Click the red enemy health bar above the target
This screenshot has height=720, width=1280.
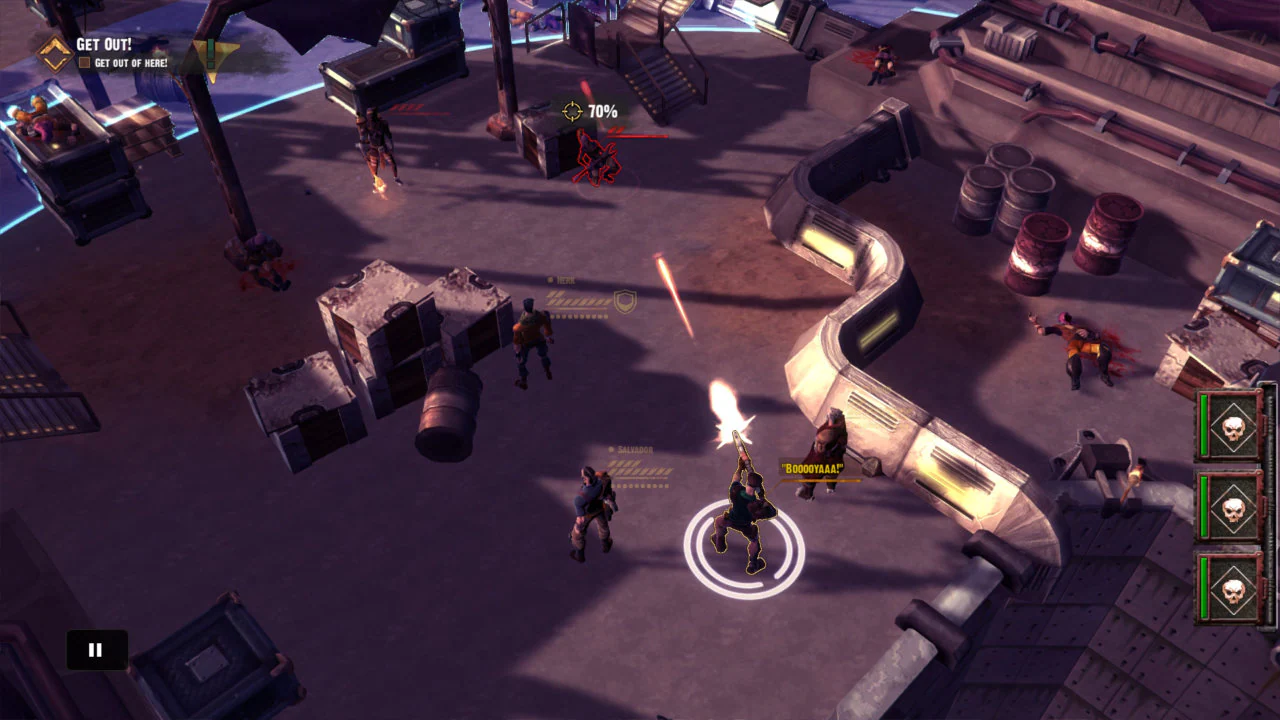[638, 135]
